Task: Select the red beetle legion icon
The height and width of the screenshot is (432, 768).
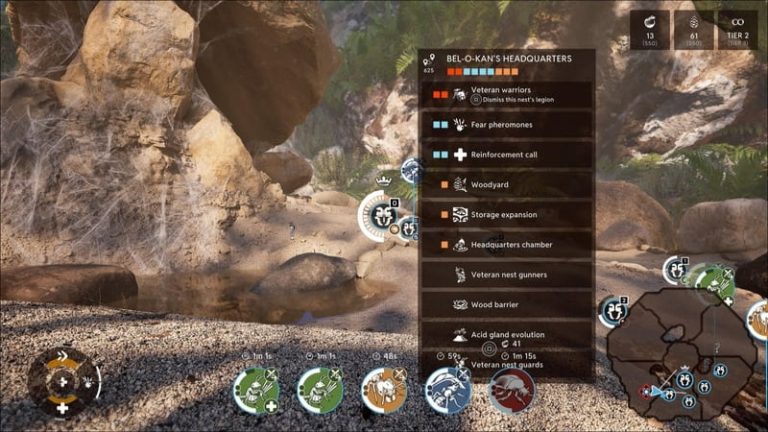Action: click(511, 390)
